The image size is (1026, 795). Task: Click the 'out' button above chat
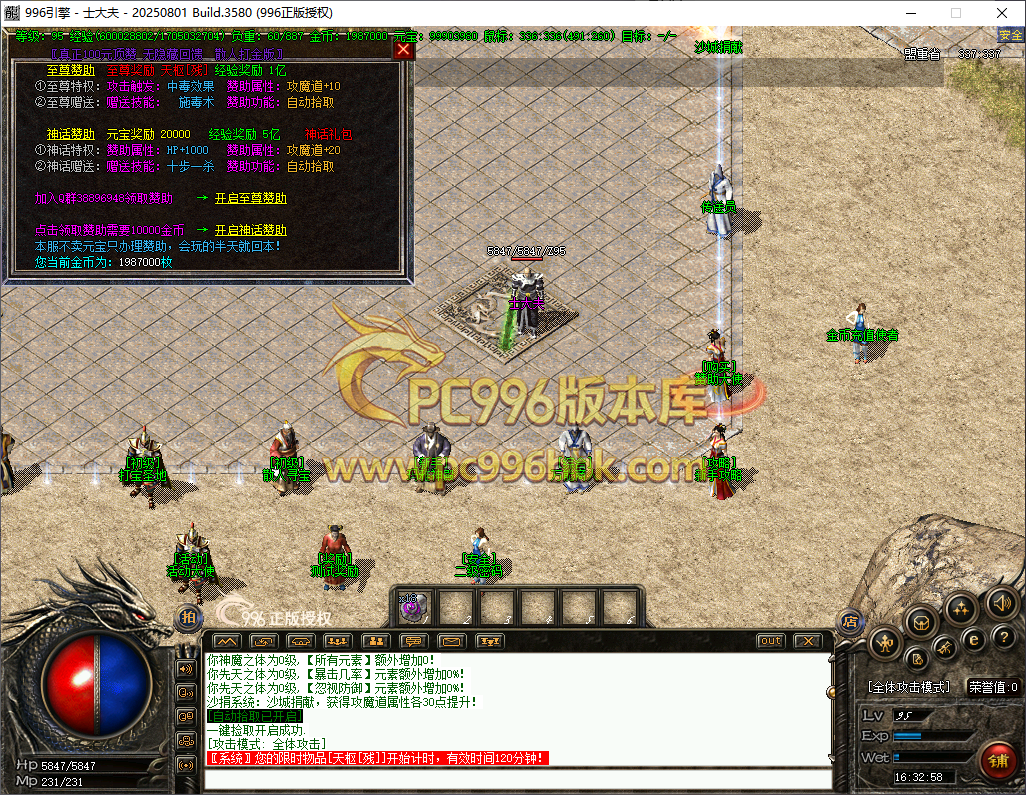pyautogui.click(x=770, y=640)
